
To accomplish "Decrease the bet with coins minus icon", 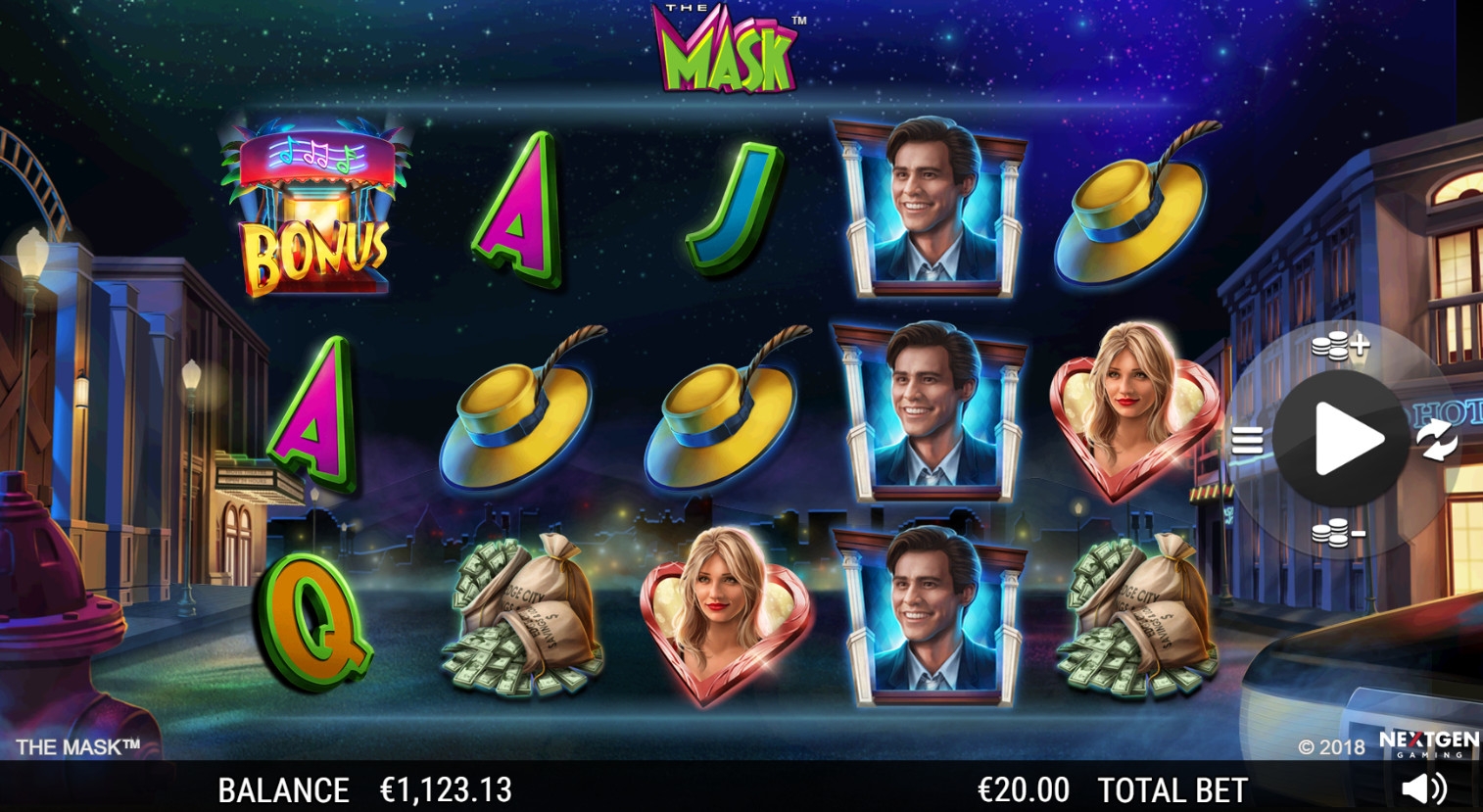I will point(1338,534).
